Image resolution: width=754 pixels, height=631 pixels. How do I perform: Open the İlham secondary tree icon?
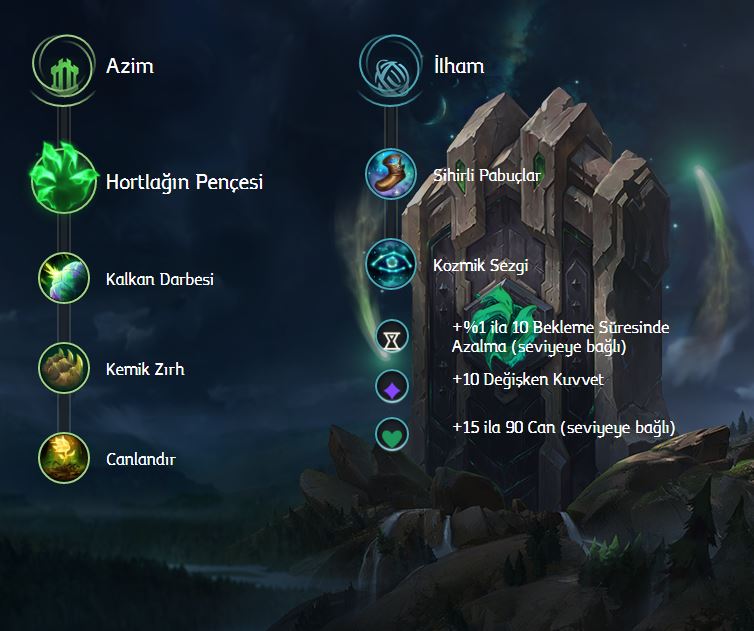391,67
